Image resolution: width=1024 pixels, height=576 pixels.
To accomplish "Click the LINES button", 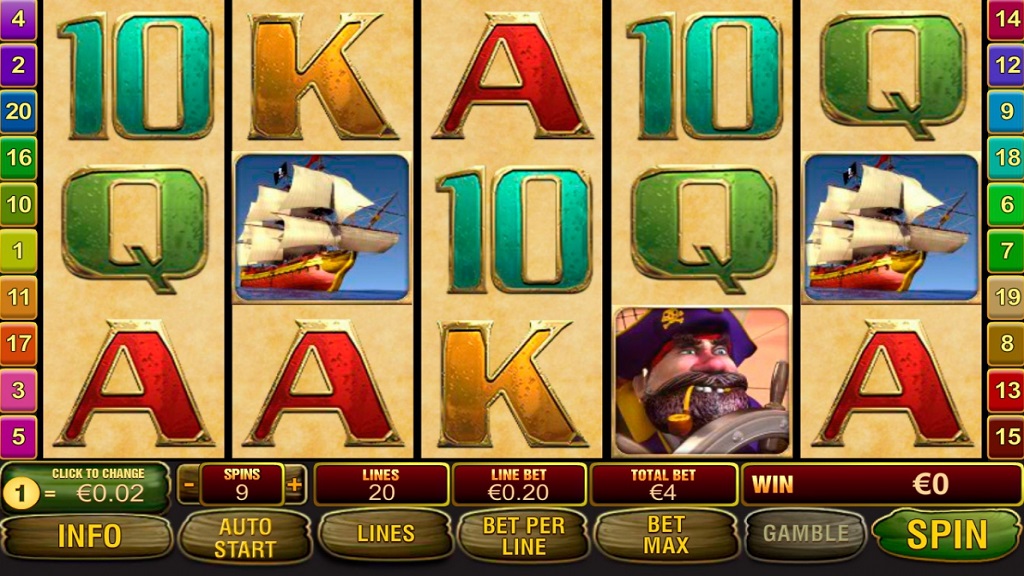I will (386, 535).
